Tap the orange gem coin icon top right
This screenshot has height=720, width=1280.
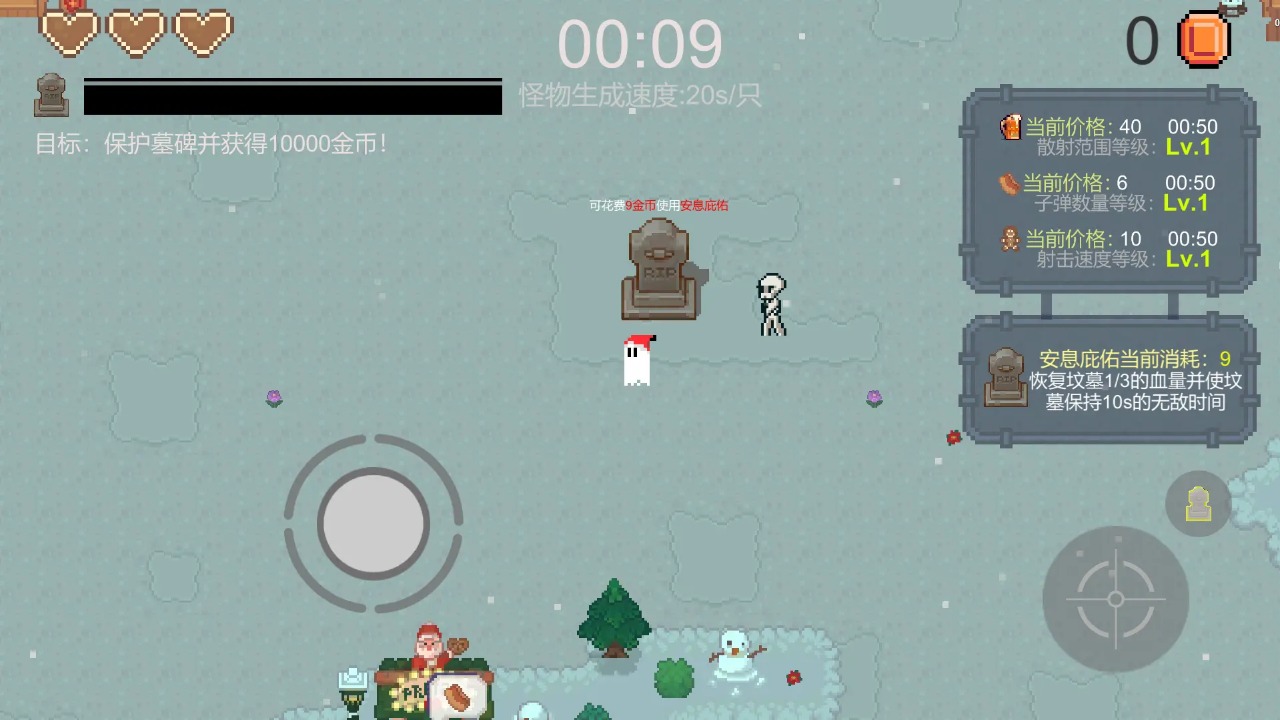tap(1204, 38)
